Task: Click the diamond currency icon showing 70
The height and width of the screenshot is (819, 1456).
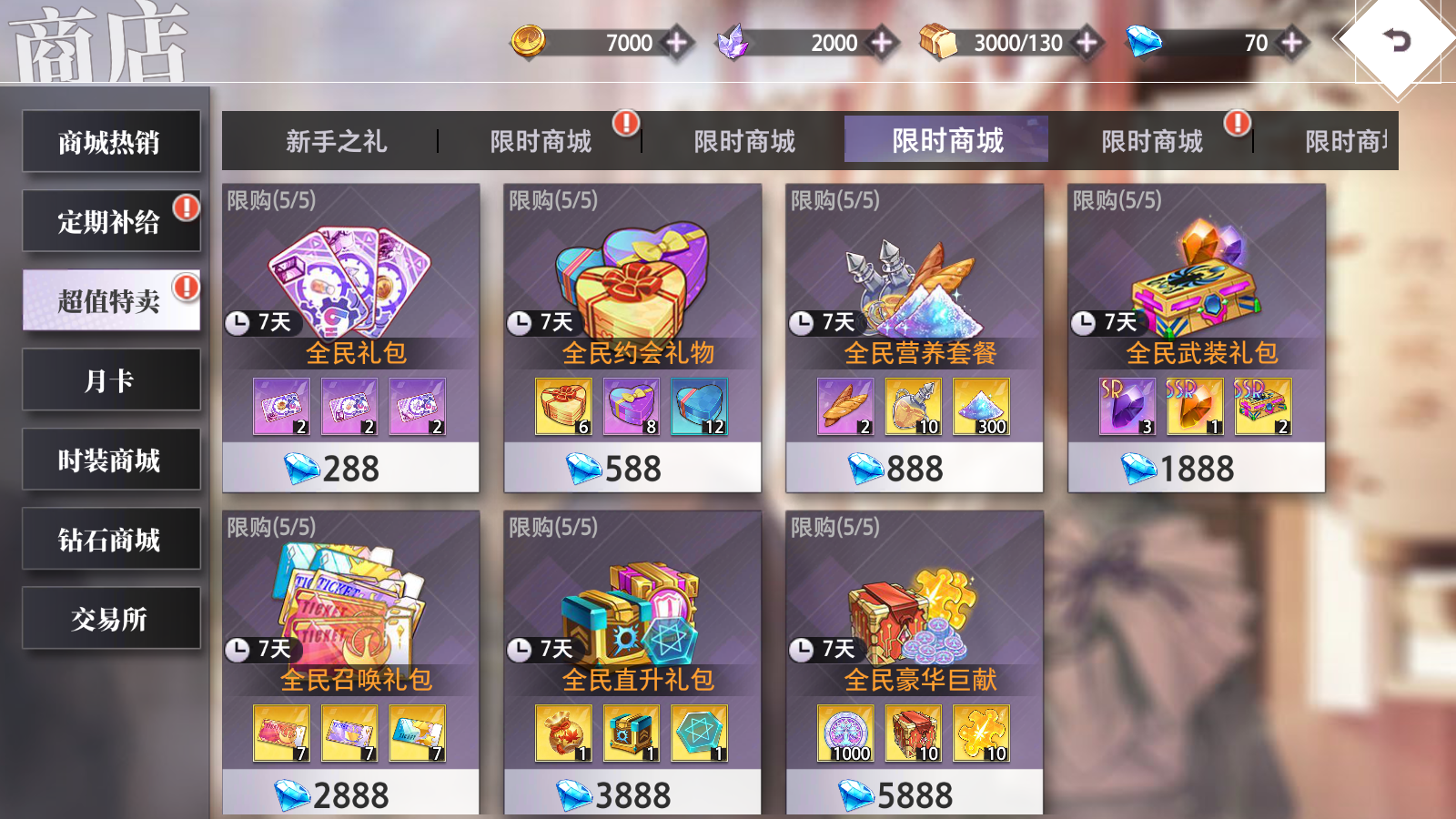Action: [1145, 41]
